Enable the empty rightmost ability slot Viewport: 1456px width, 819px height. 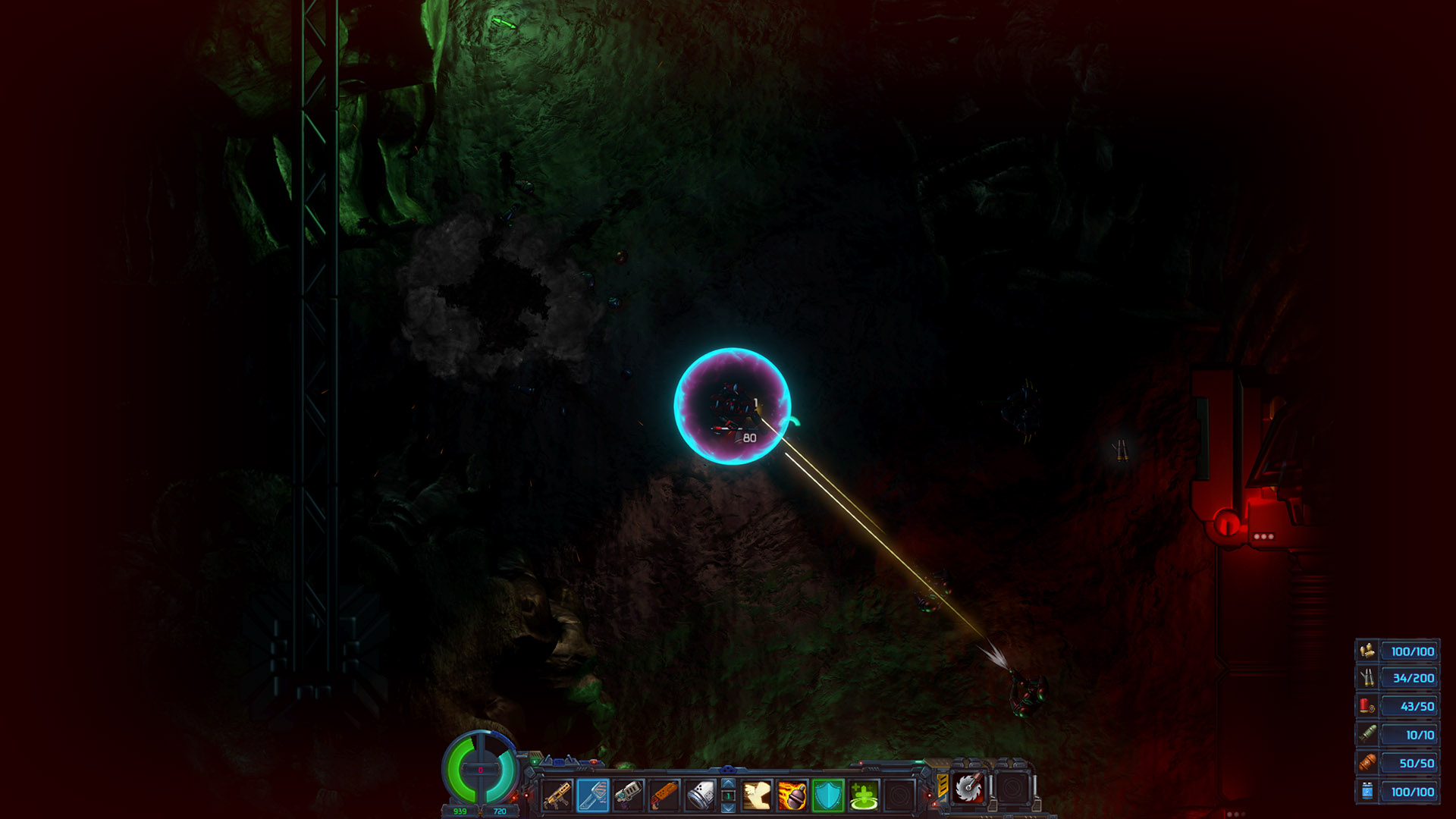tap(898, 794)
